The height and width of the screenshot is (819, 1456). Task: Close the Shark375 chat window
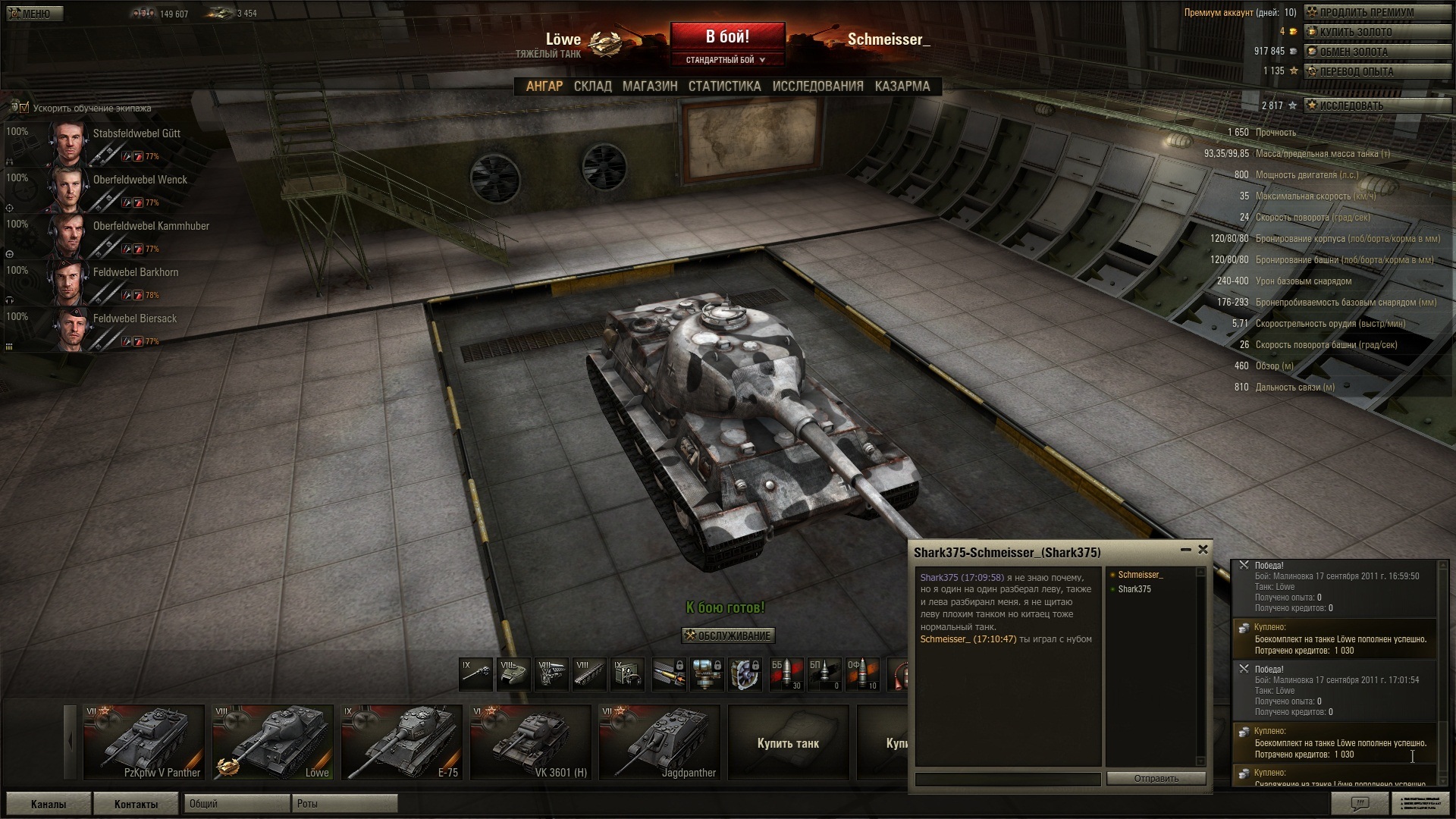click(x=1203, y=550)
